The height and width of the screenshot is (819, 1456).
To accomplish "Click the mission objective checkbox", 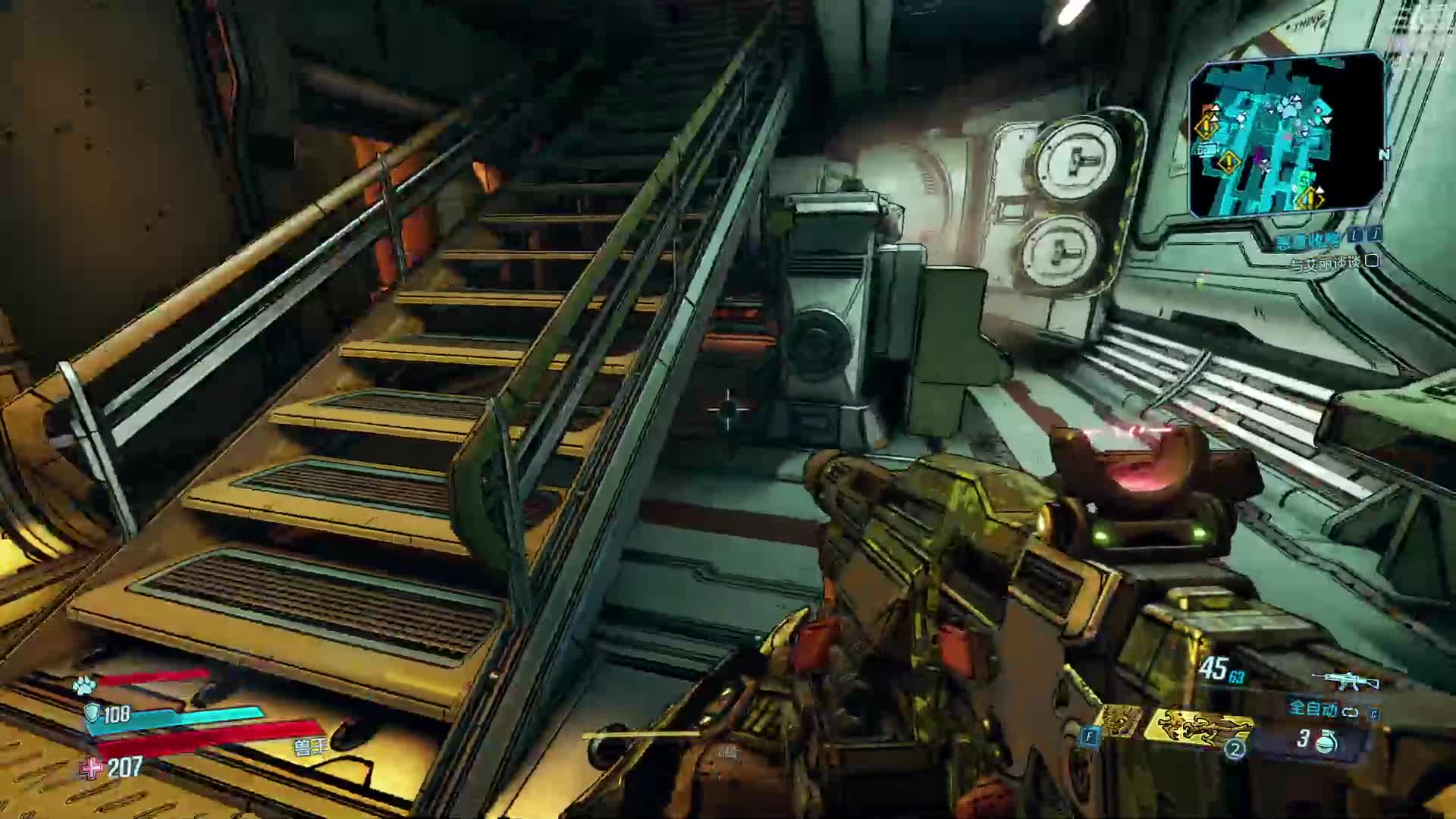I will [x=1371, y=262].
